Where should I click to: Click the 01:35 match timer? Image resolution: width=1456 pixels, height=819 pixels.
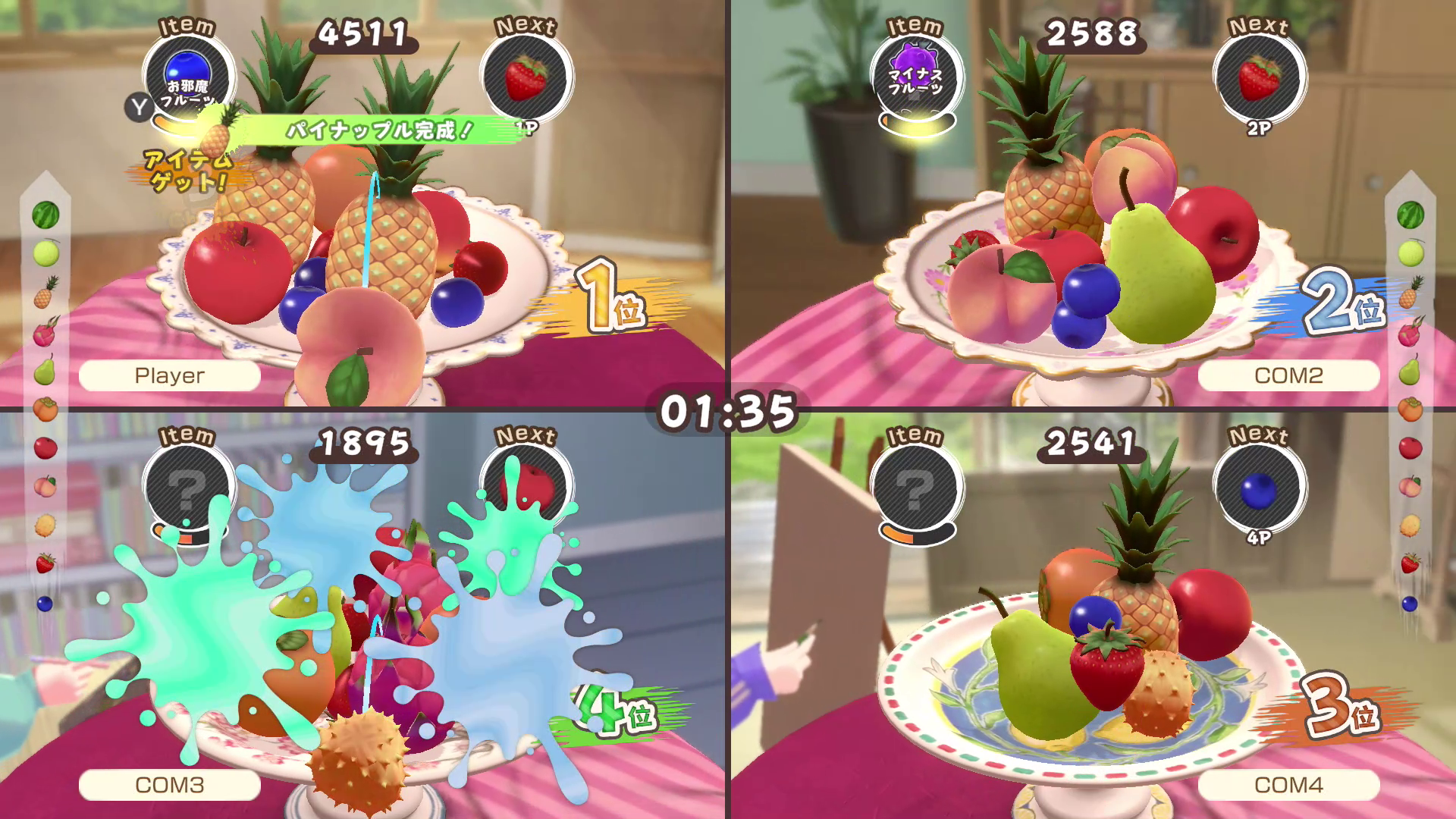click(727, 409)
